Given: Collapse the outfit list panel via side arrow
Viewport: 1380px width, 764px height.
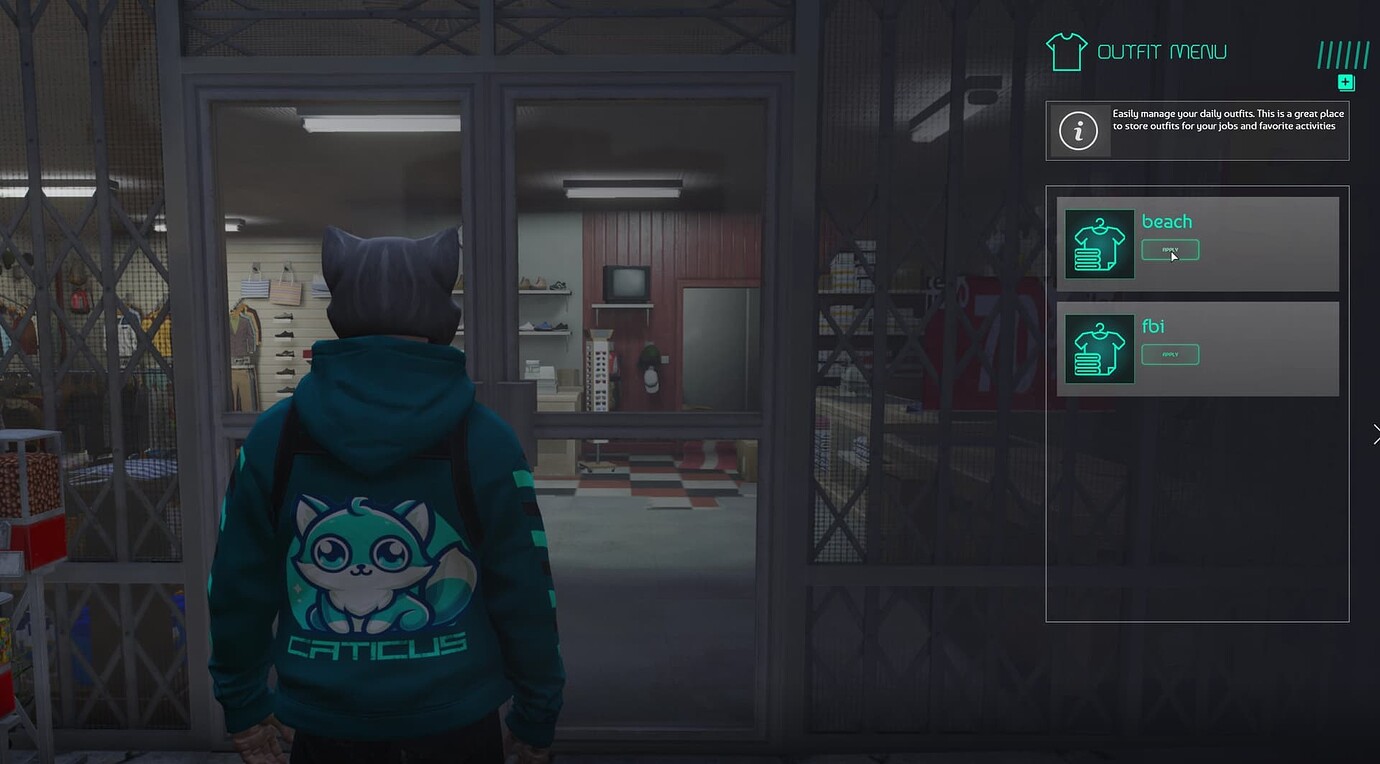Looking at the screenshot, I should point(1374,434).
